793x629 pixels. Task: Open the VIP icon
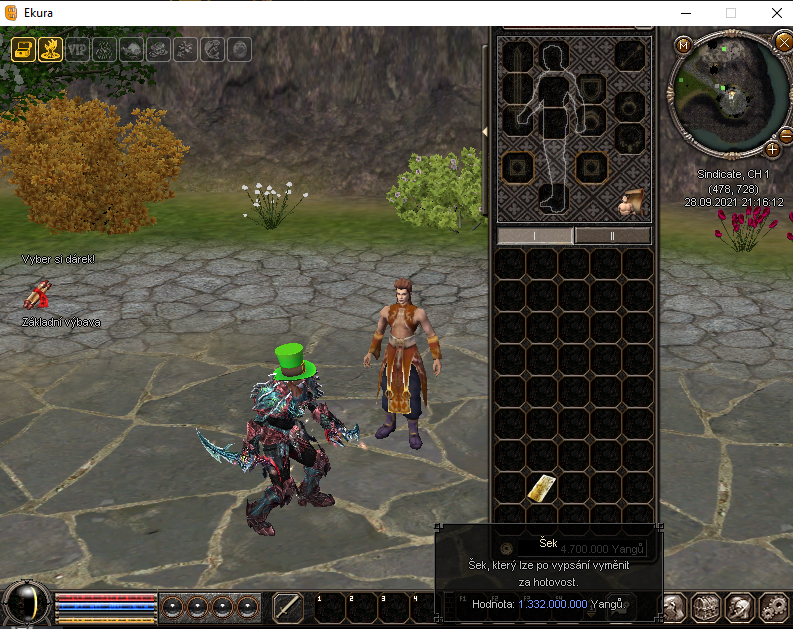78,49
